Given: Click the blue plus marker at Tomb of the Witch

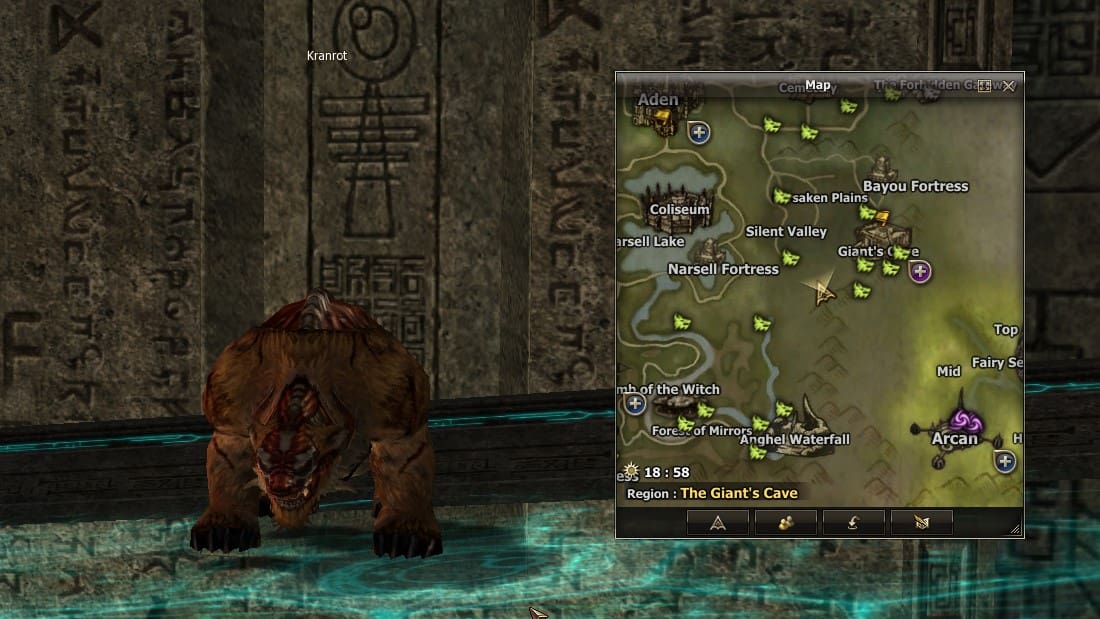Looking at the screenshot, I should 634,404.
